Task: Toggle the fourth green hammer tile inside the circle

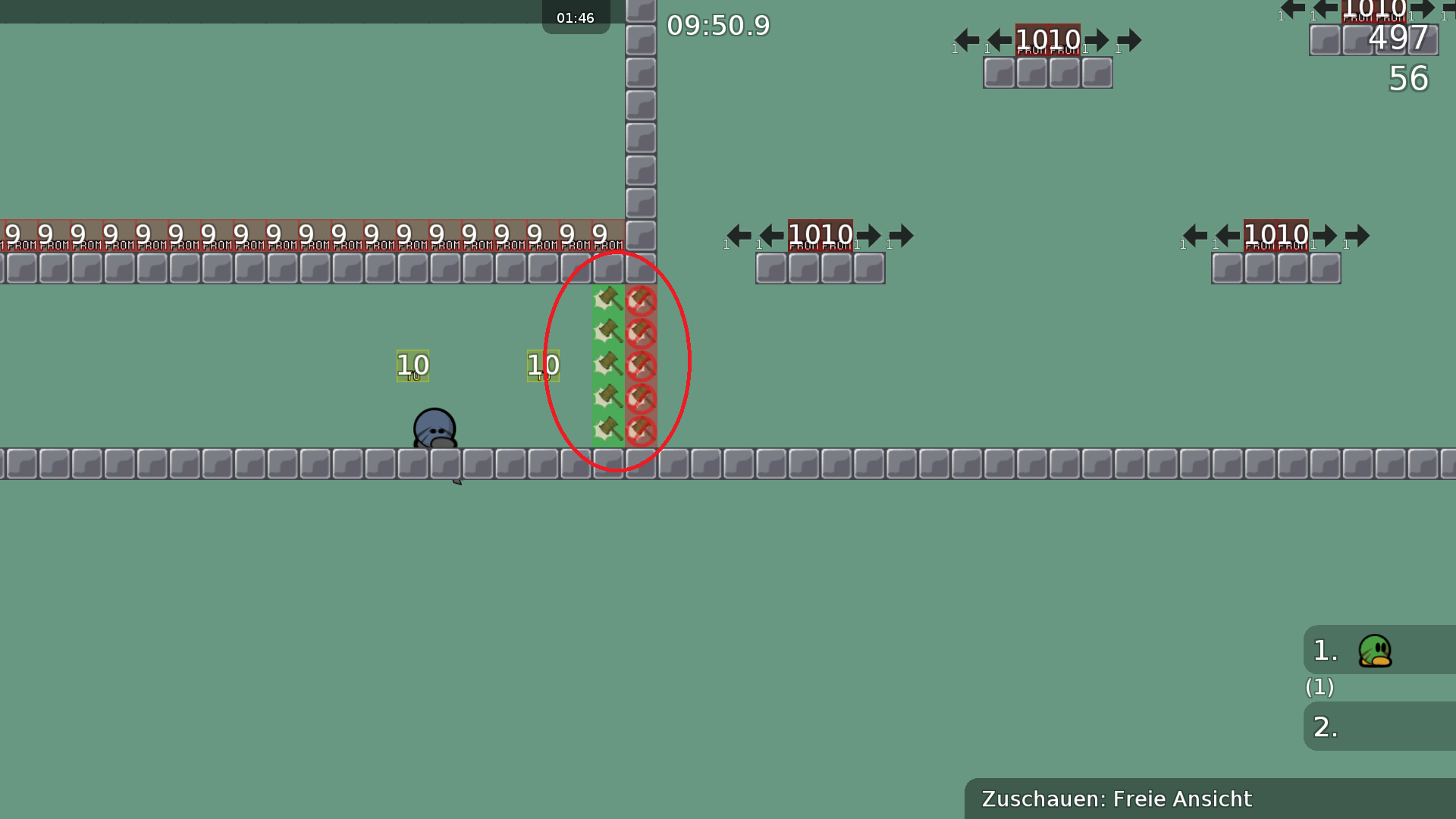Action: [x=607, y=395]
